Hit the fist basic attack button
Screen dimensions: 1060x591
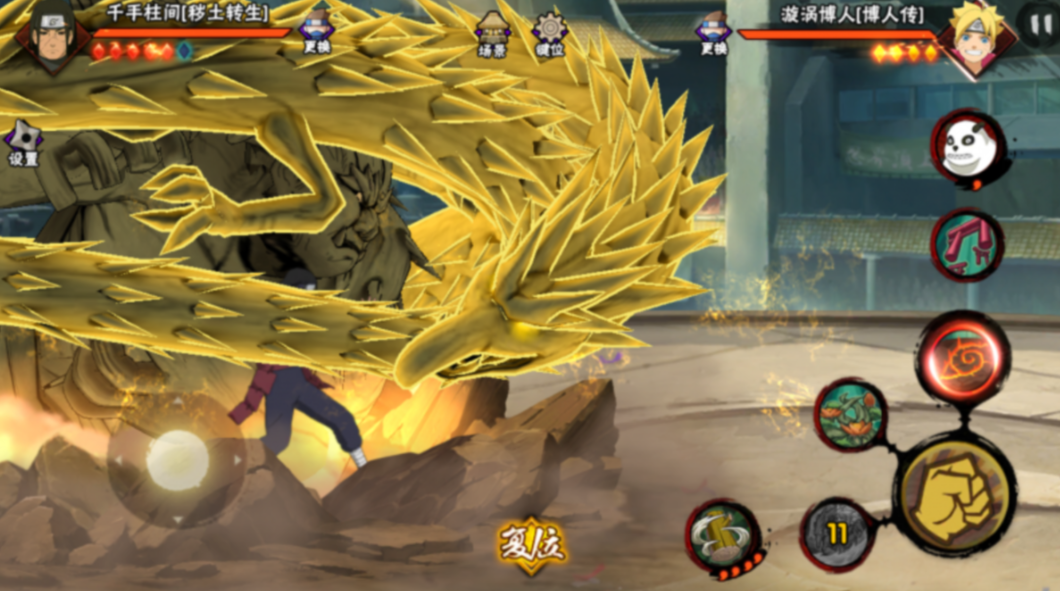[x=953, y=493]
